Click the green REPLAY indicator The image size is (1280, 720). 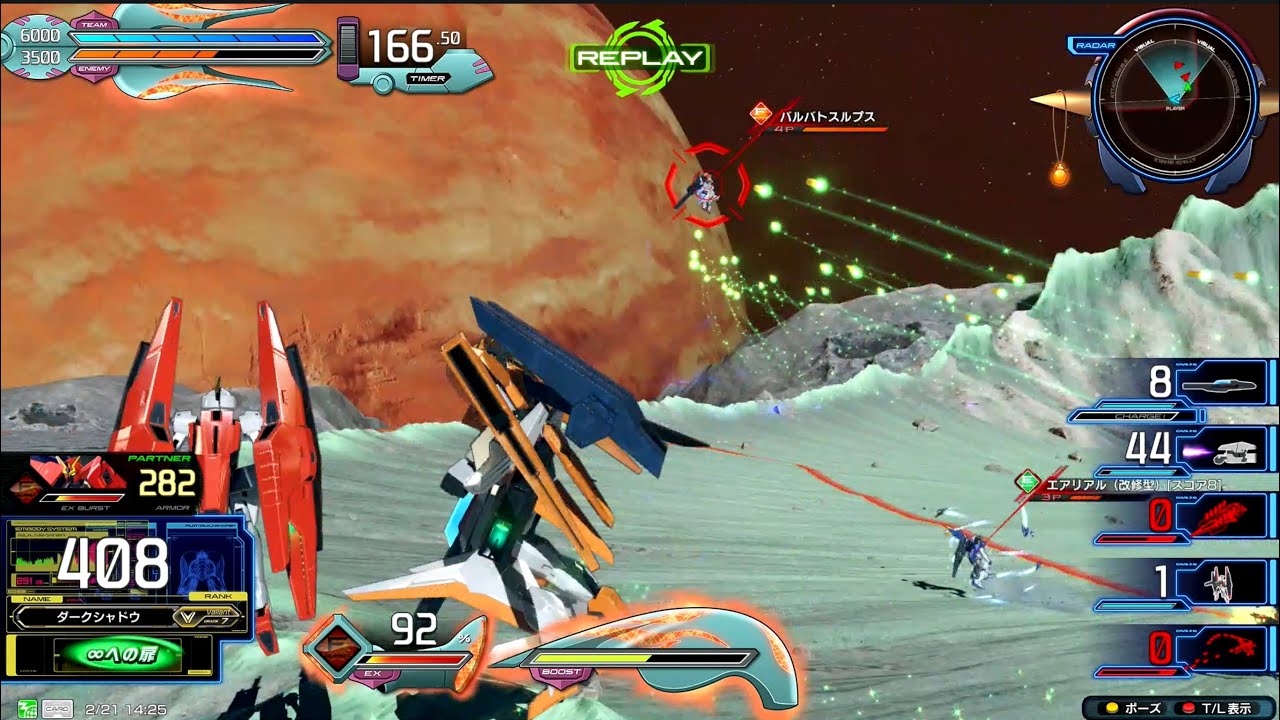pos(640,57)
